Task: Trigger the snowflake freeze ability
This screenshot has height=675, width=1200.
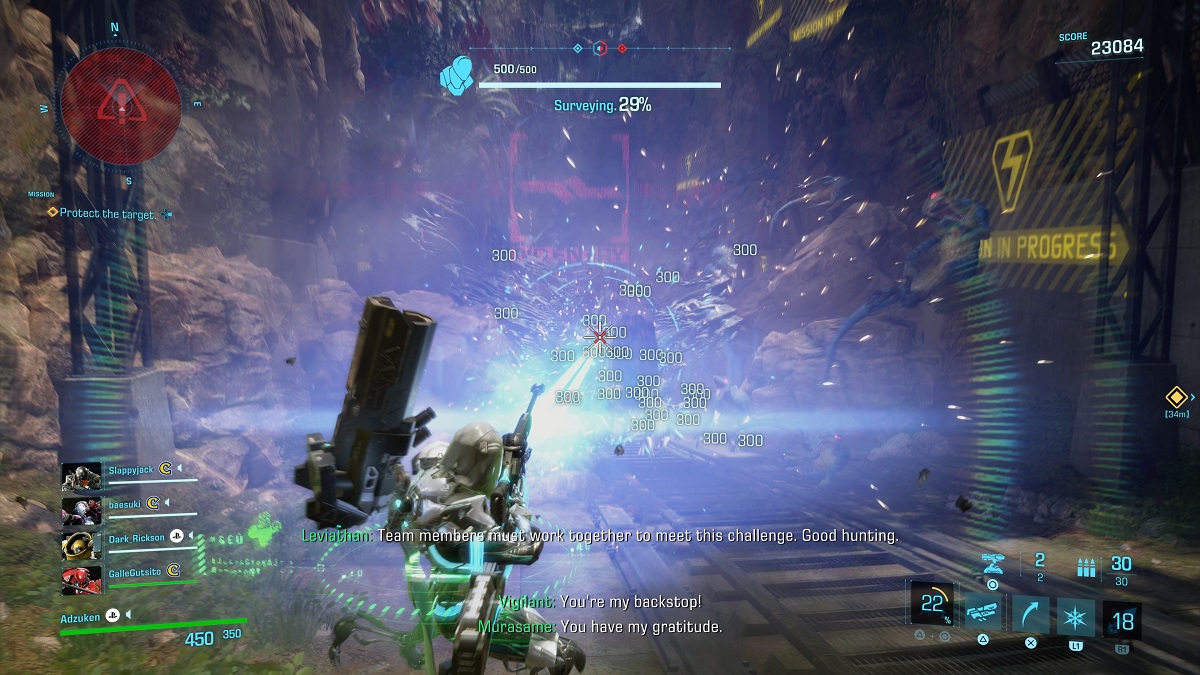Action: (x=1075, y=611)
